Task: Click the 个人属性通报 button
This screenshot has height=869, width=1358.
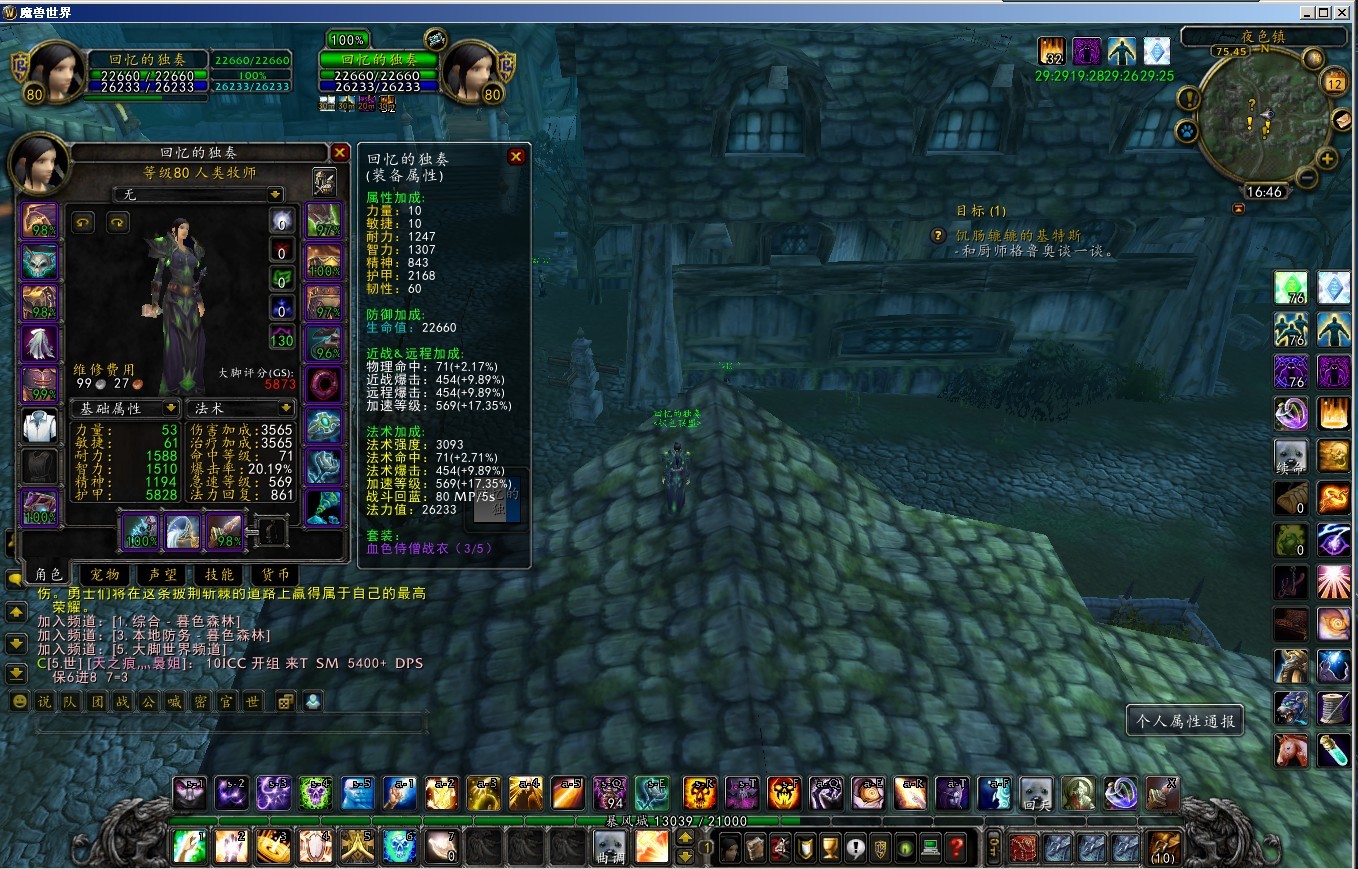Action: tap(1184, 719)
